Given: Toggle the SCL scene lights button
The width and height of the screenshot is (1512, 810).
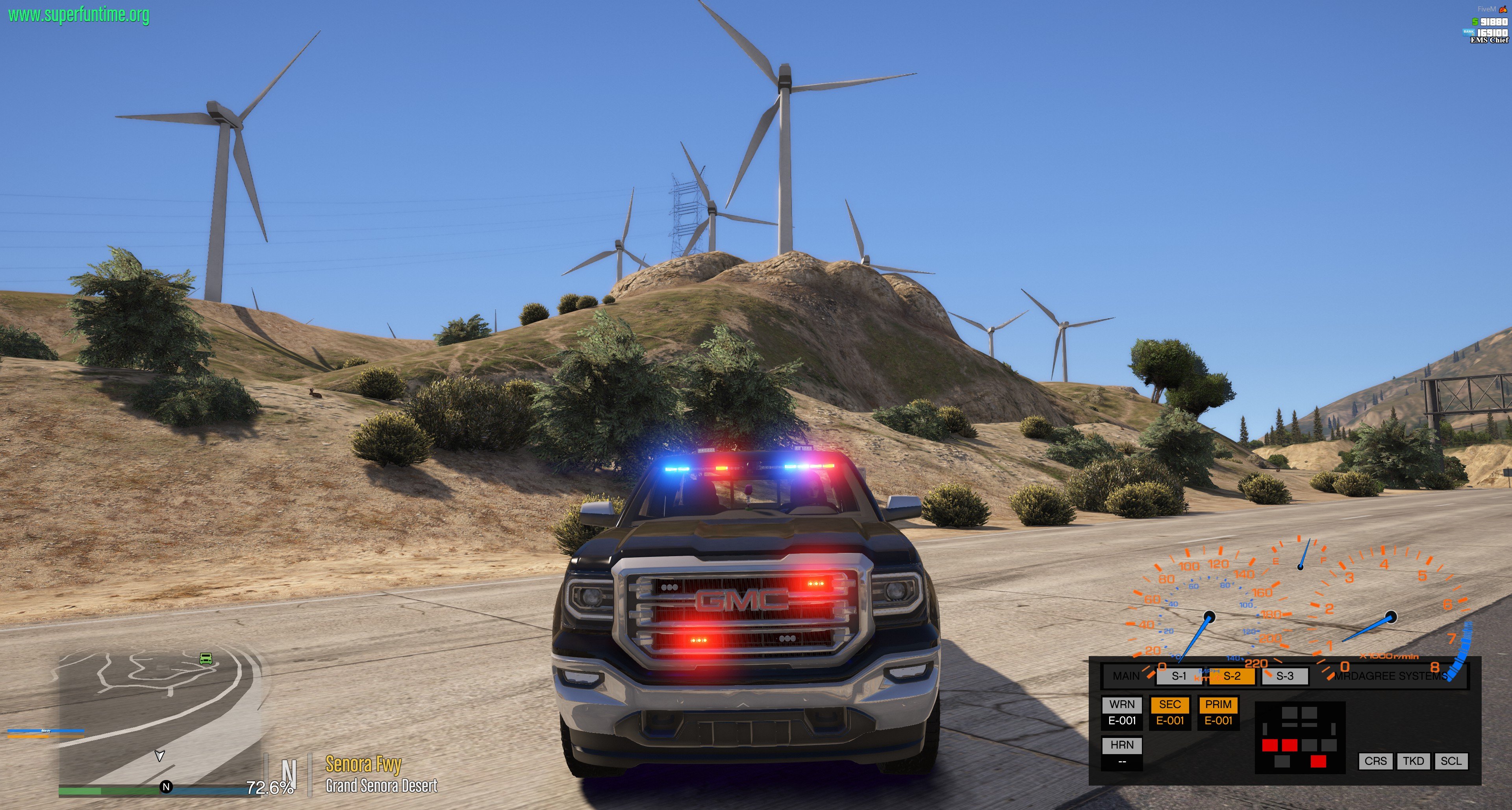Looking at the screenshot, I should pyautogui.click(x=1450, y=761).
